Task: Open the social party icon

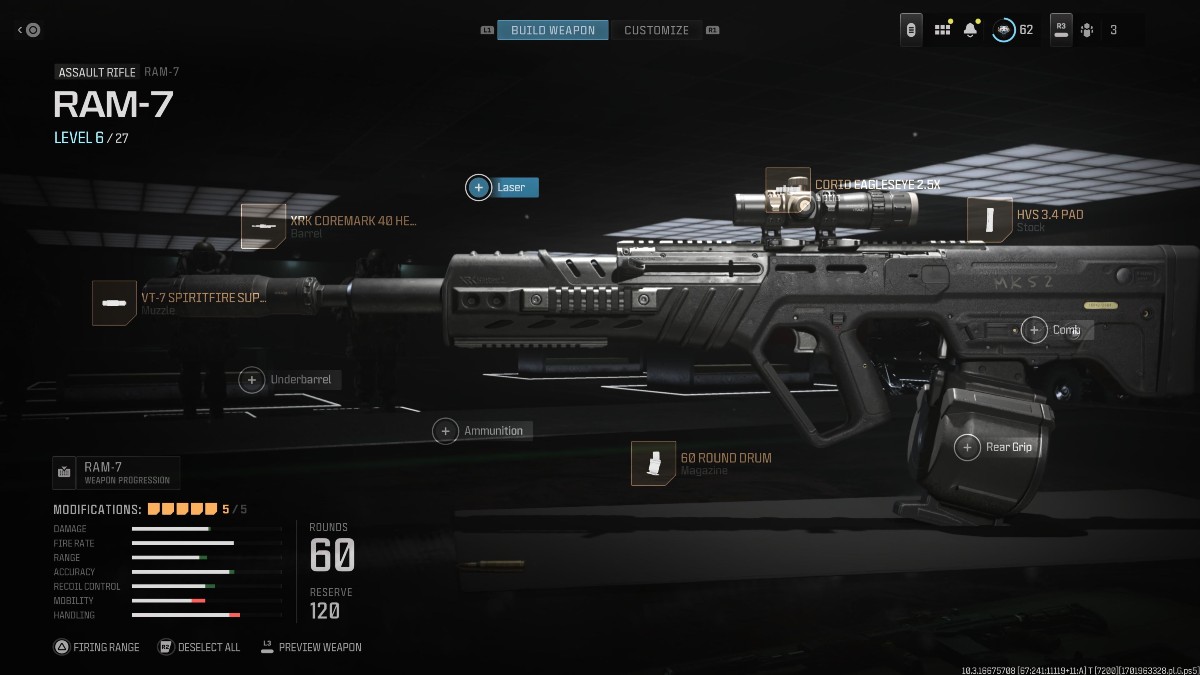Action: pos(1087,30)
